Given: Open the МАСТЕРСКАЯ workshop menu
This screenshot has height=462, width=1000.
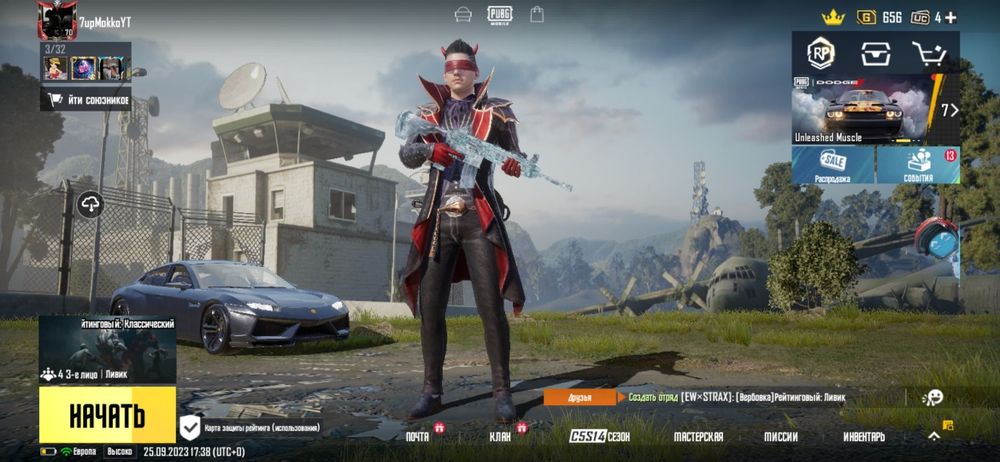Looking at the screenshot, I should tap(698, 437).
